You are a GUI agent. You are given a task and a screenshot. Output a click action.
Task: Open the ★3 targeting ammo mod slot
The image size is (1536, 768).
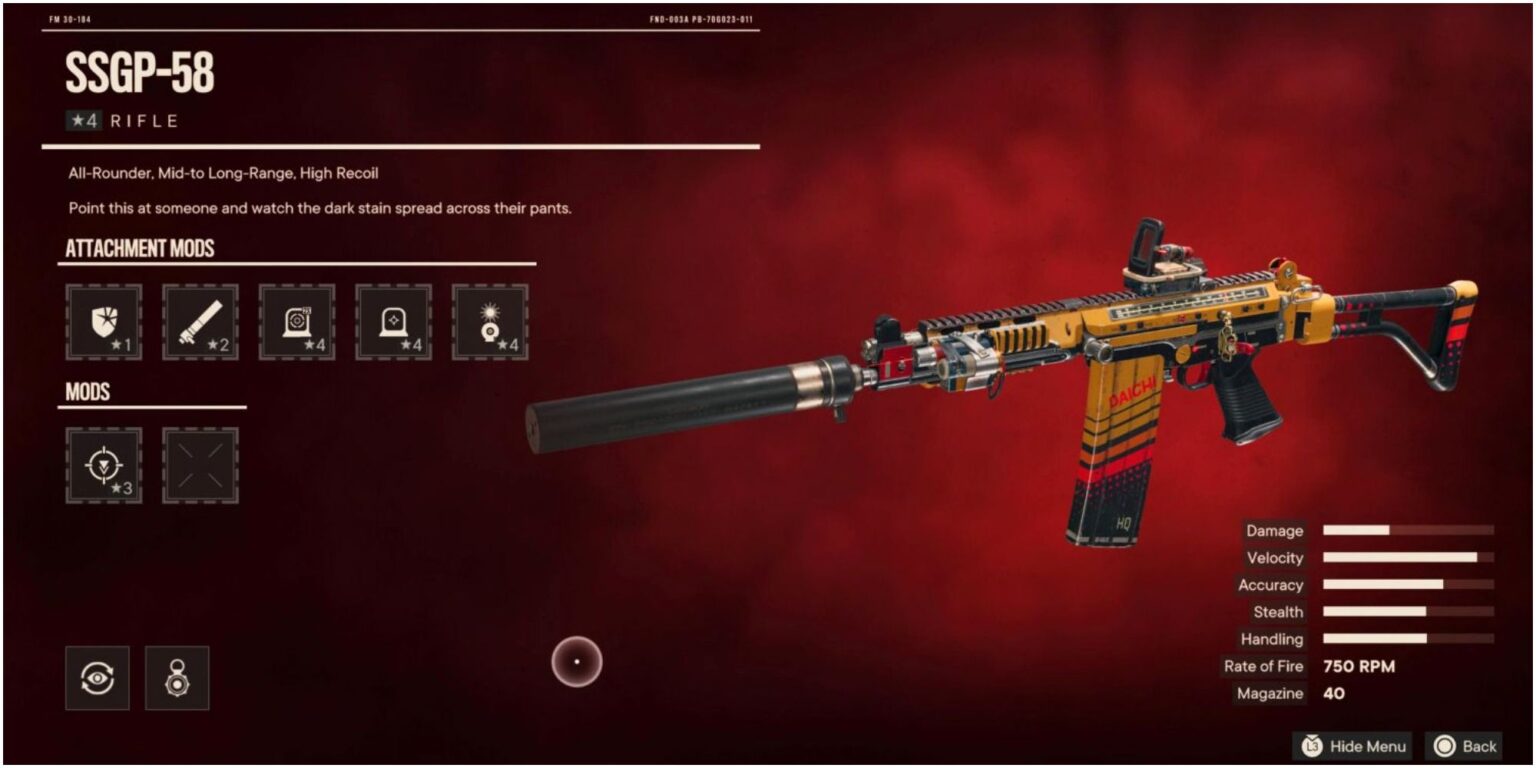click(103, 466)
